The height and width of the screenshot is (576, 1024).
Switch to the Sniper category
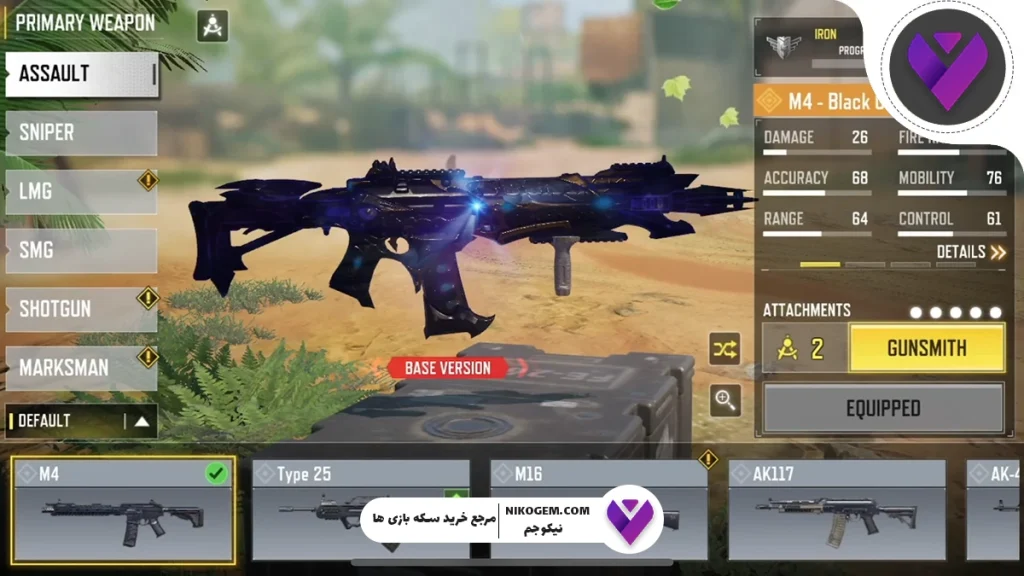[82, 132]
